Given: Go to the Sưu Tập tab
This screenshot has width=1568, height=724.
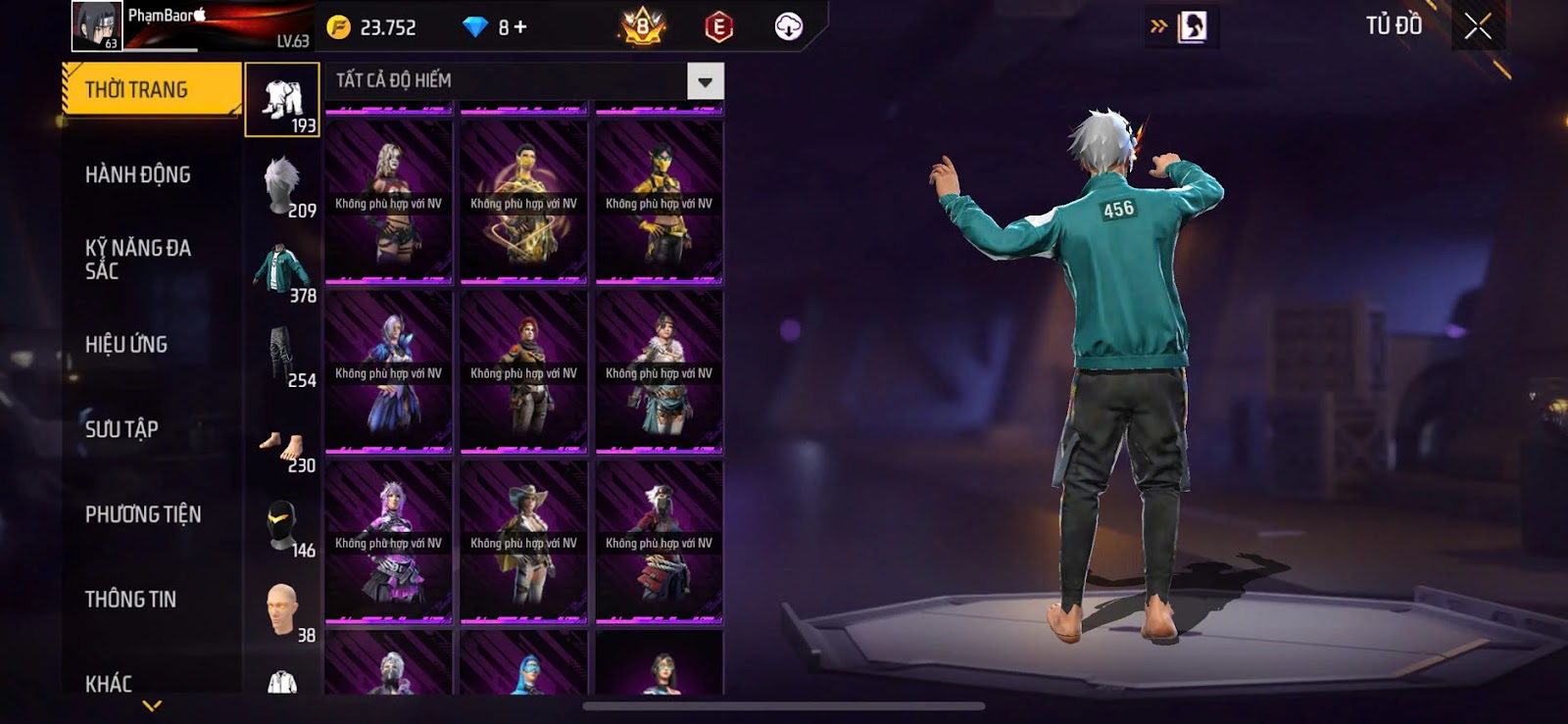Looking at the screenshot, I should (122, 429).
